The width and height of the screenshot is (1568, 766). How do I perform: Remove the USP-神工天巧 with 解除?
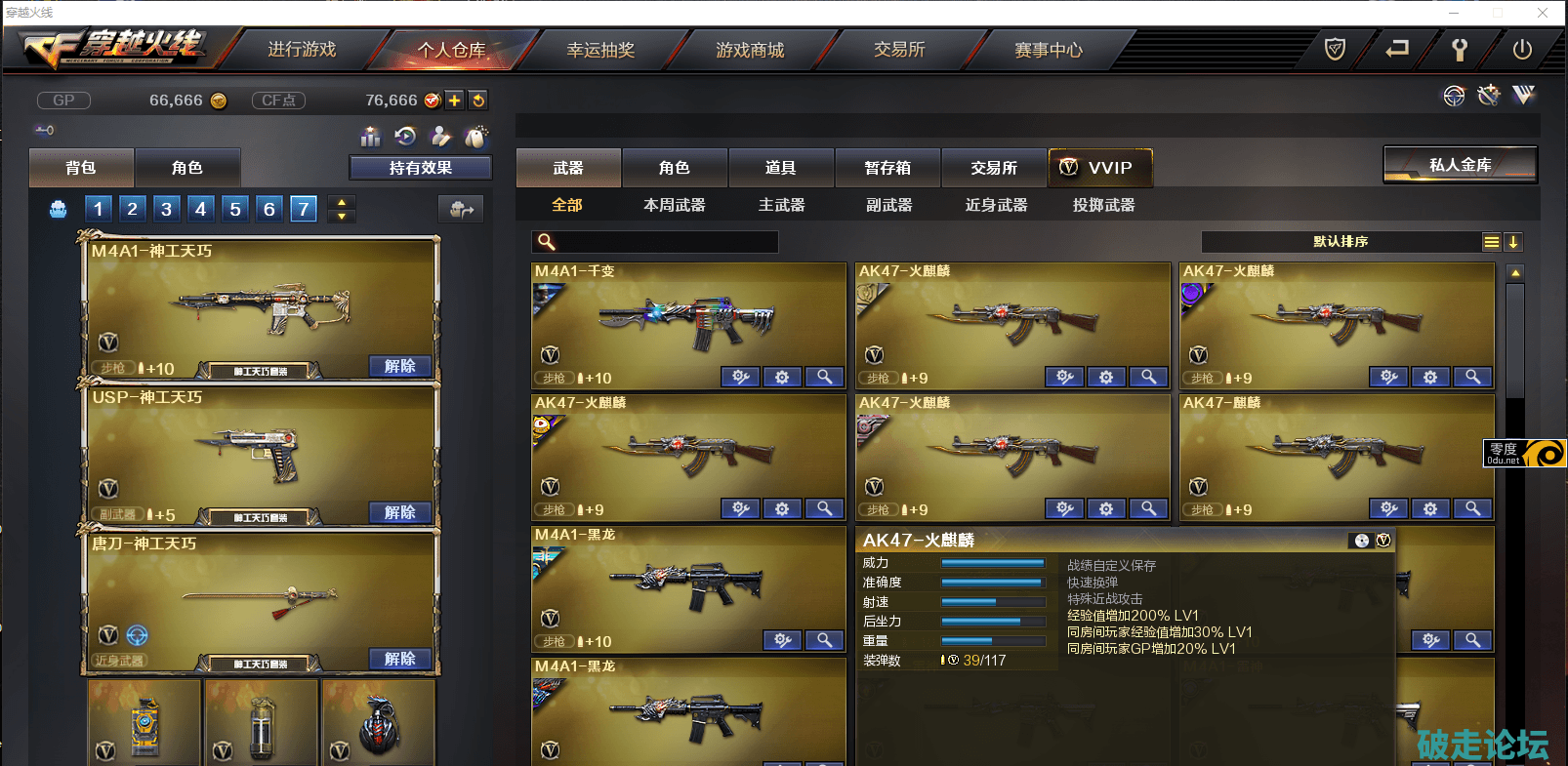point(400,512)
